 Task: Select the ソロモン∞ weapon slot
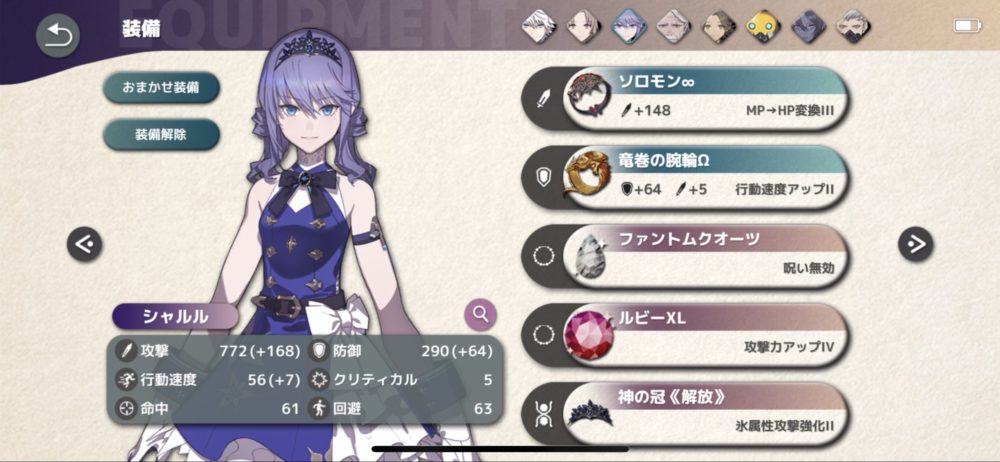pyautogui.click(x=700, y=98)
